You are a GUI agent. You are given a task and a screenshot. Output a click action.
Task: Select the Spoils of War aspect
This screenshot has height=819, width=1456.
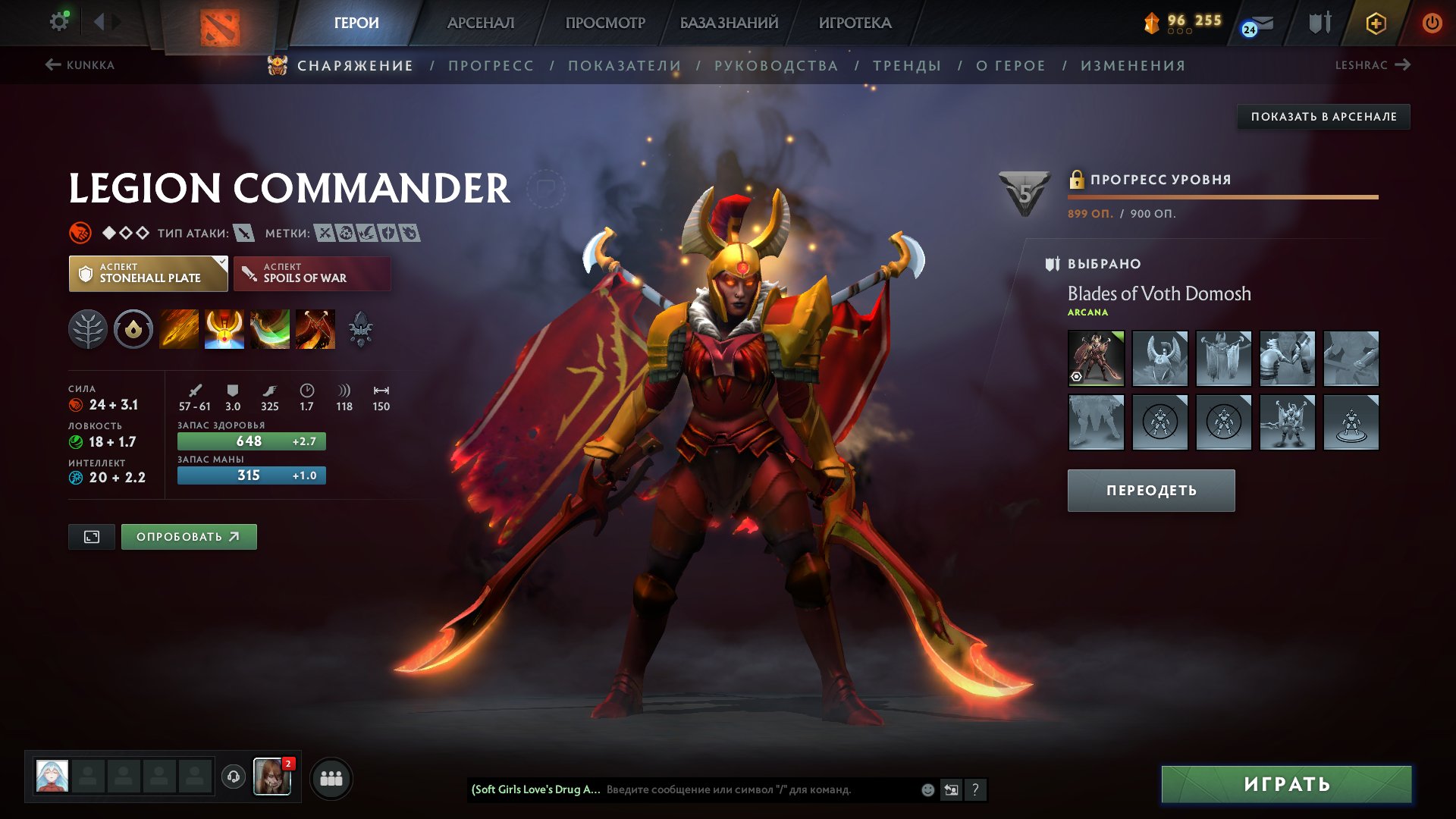click(312, 273)
